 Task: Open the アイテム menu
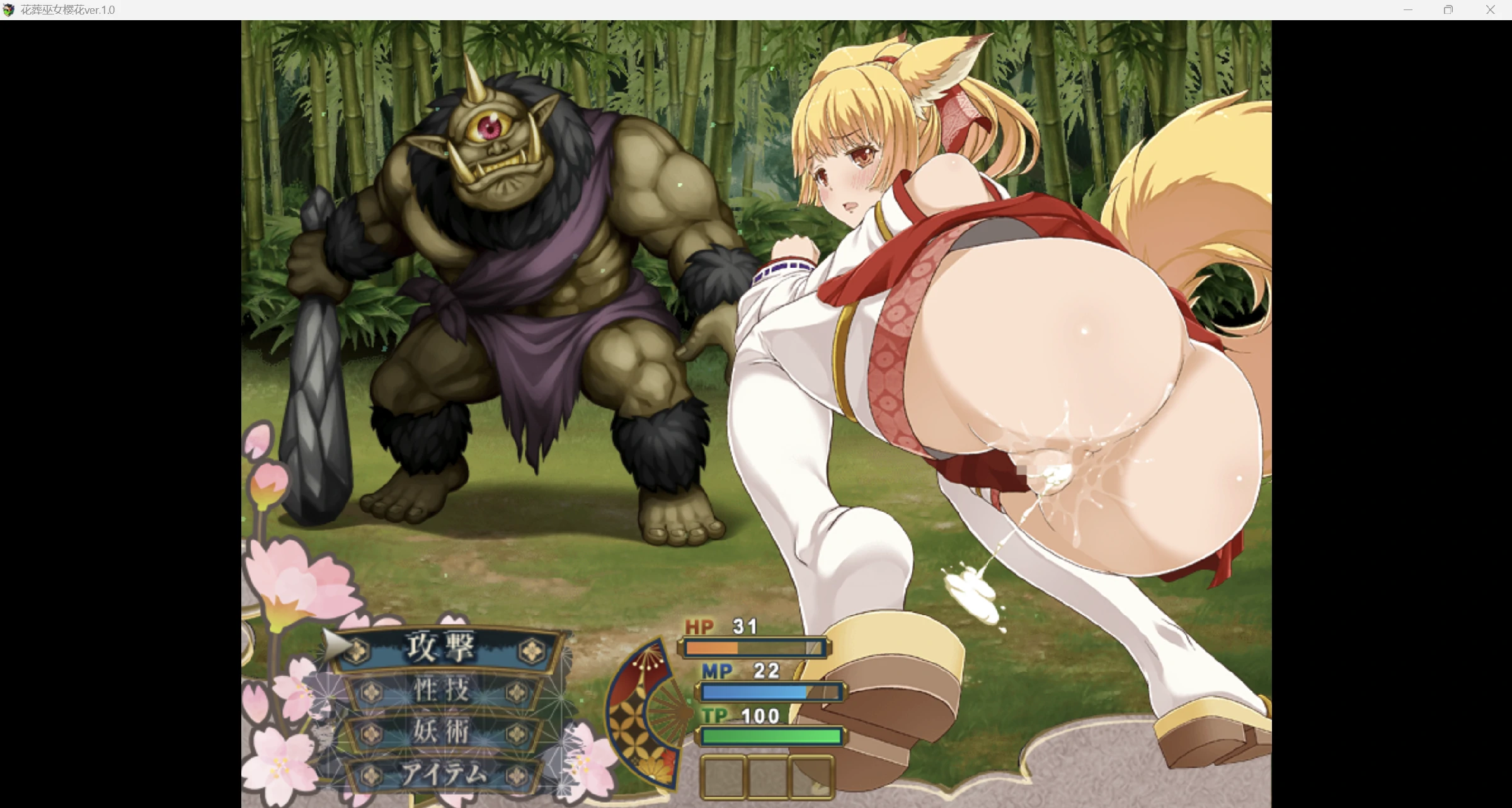[x=444, y=774]
